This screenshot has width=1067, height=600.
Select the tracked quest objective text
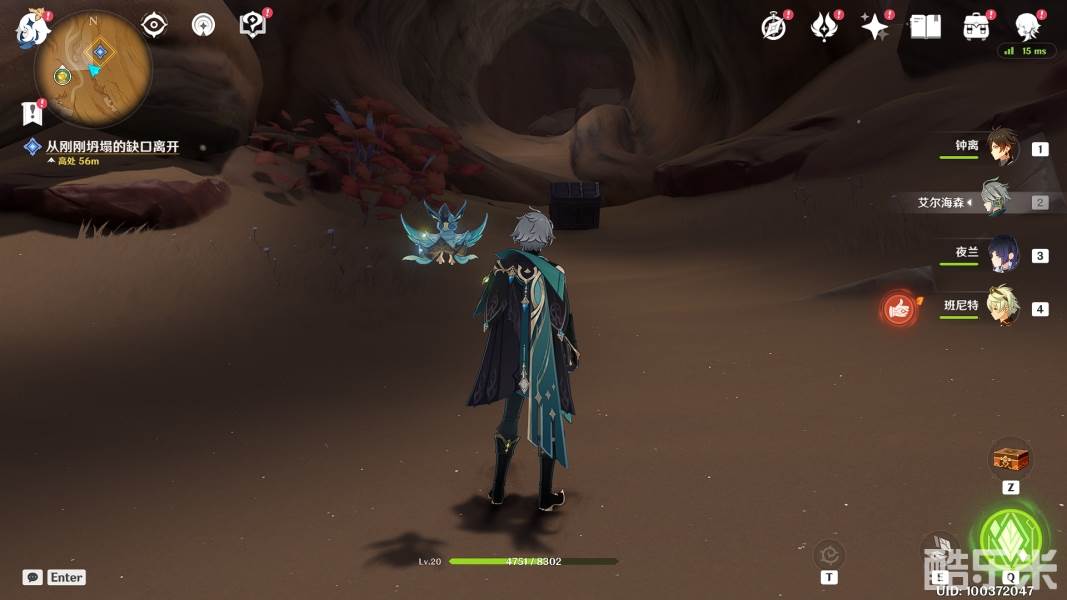click(112, 146)
